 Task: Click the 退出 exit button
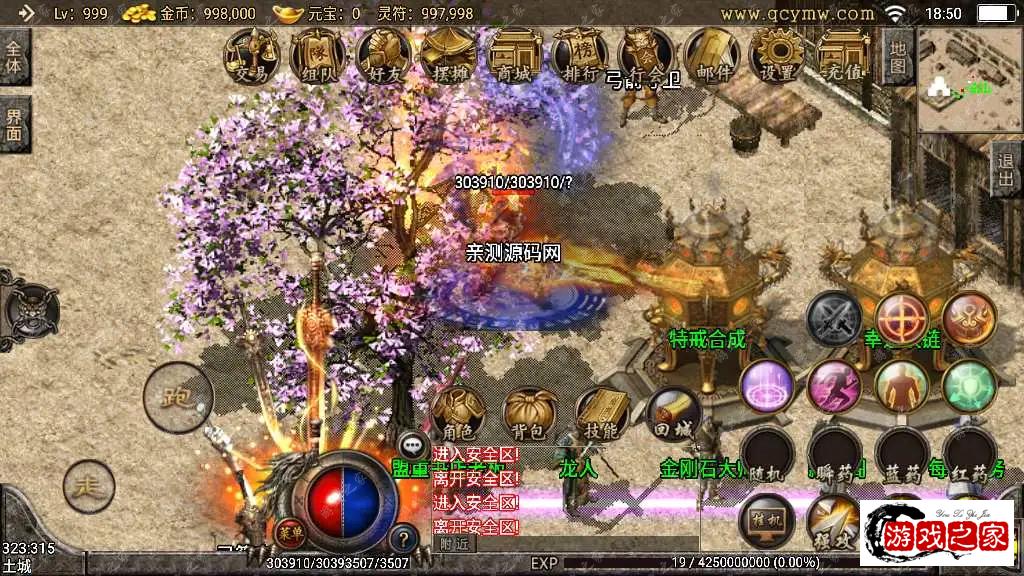pos(1007,170)
